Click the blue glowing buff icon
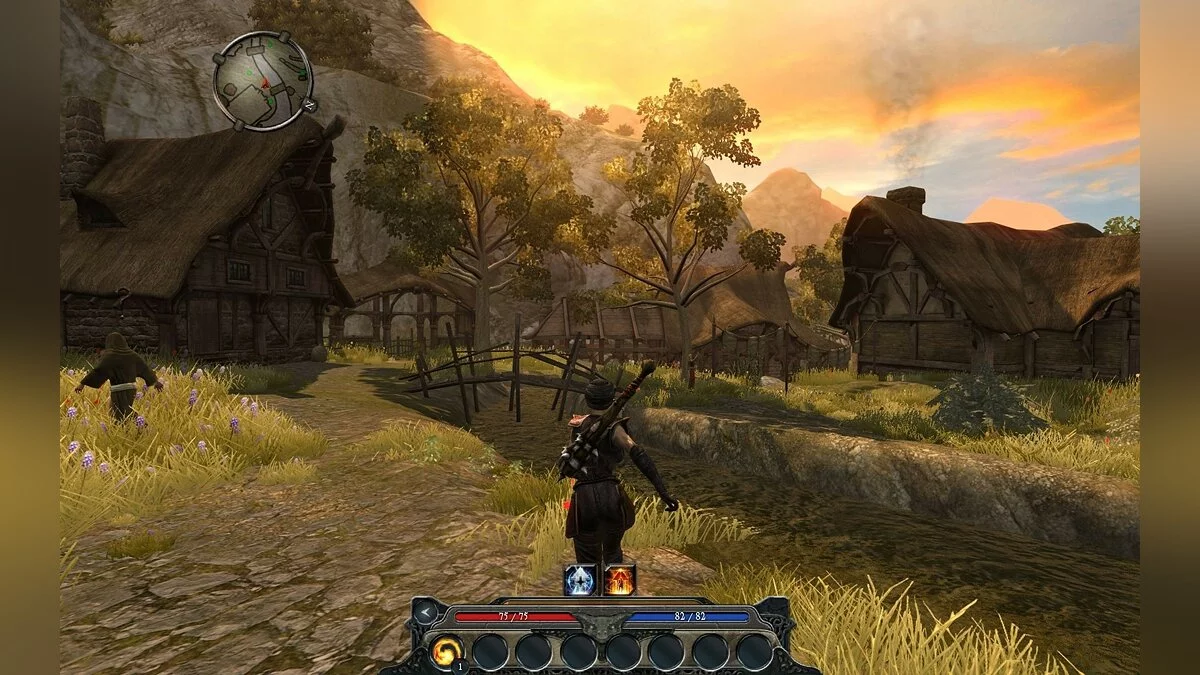 point(580,580)
